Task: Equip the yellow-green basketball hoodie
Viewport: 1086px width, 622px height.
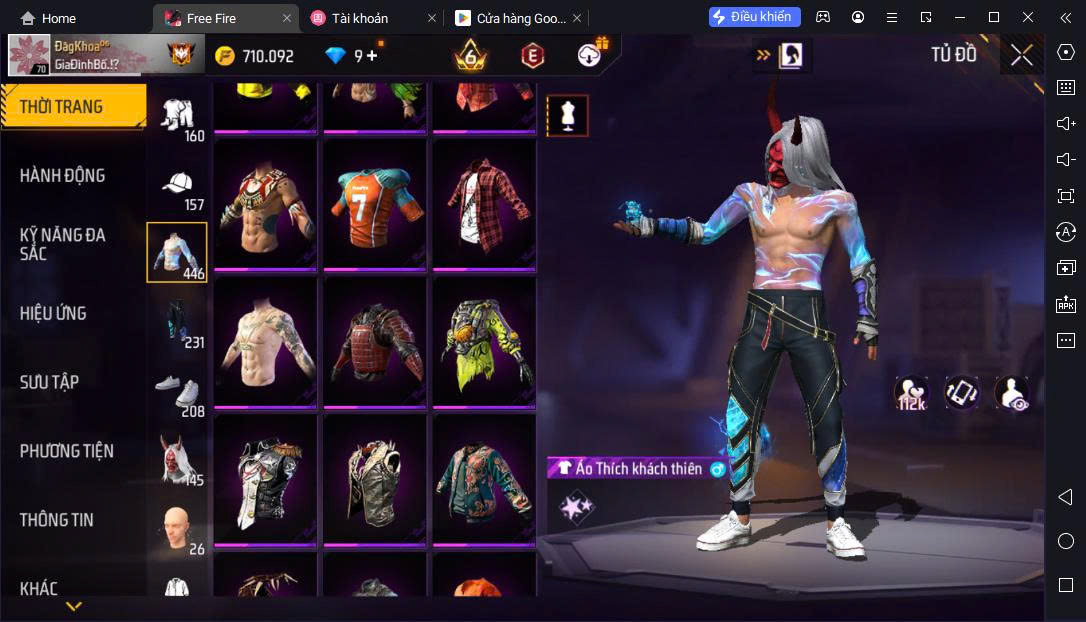Action: tap(485, 342)
